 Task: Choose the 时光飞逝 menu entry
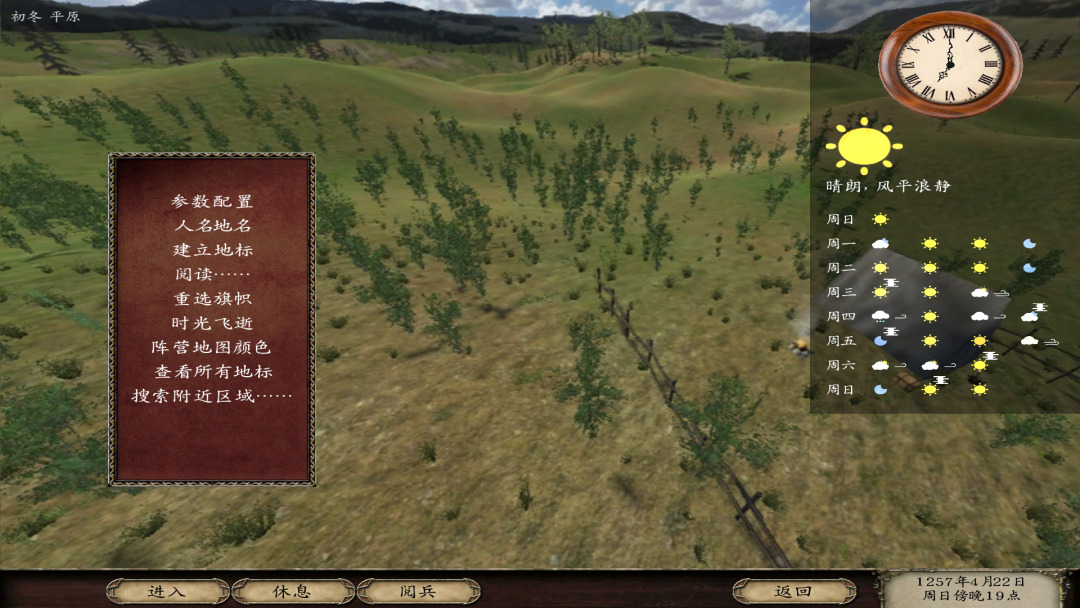[212, 323]
